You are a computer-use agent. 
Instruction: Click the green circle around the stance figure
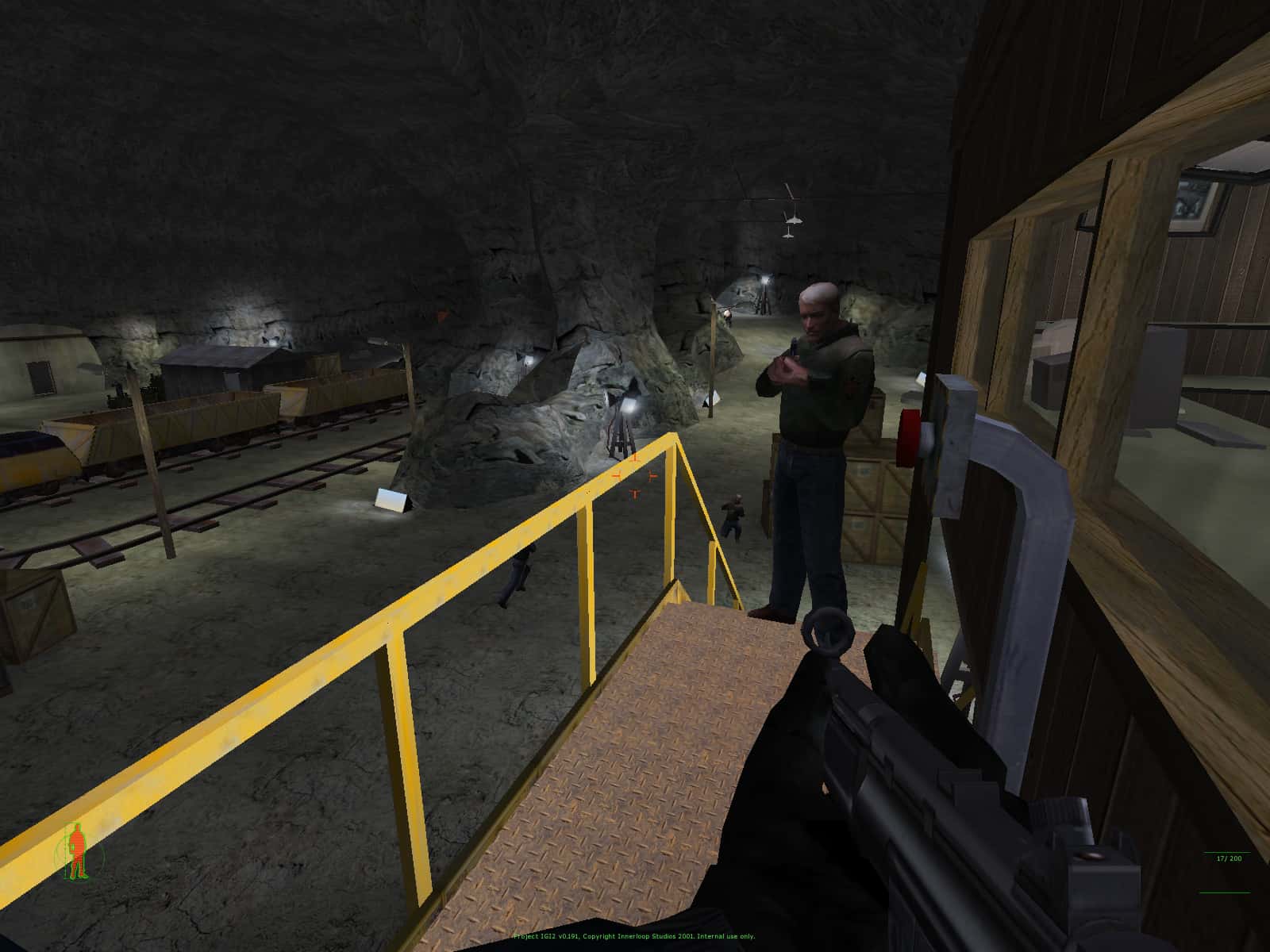(x=59, y=847)
